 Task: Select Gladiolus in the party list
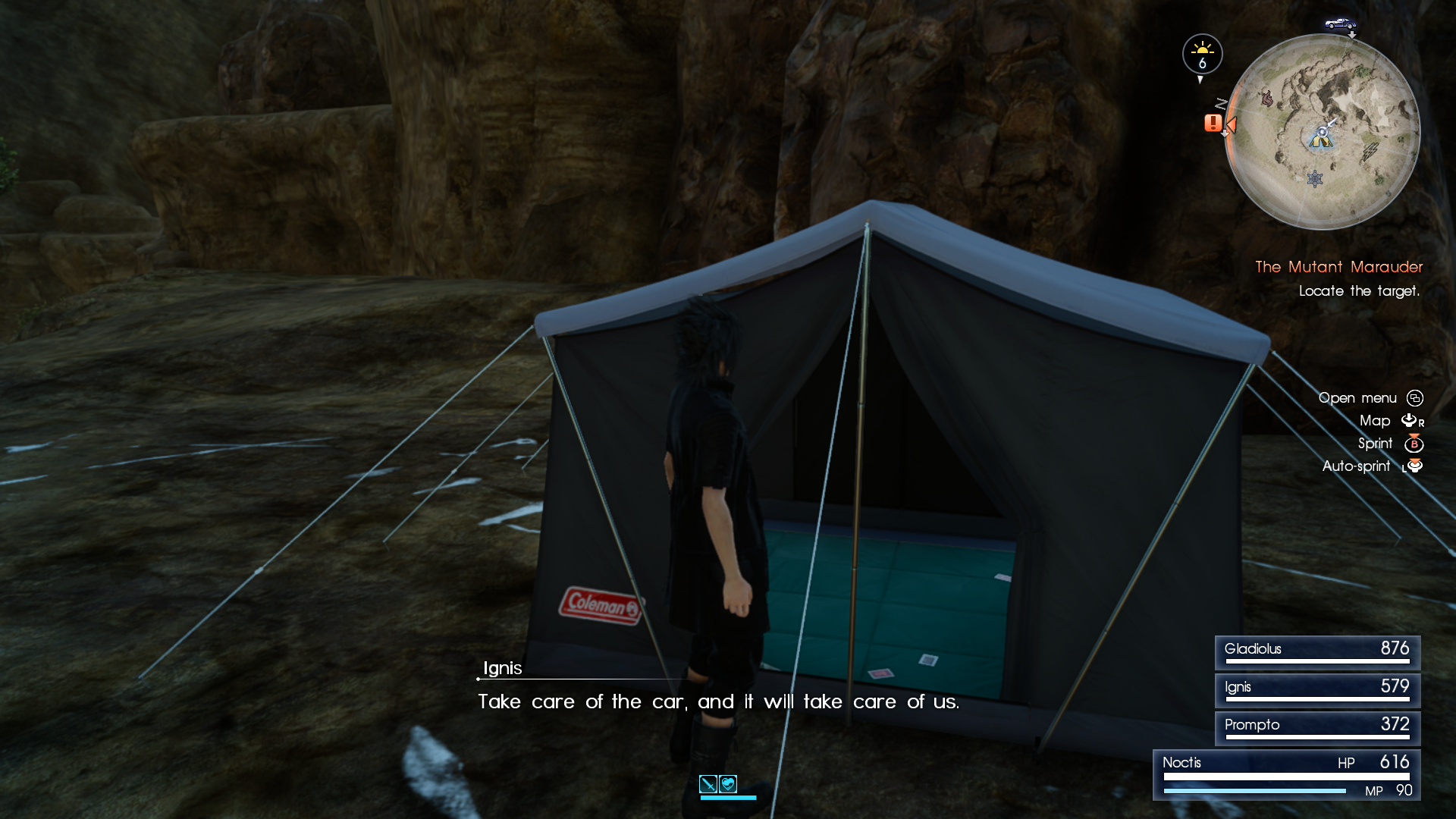[1317, 651]
